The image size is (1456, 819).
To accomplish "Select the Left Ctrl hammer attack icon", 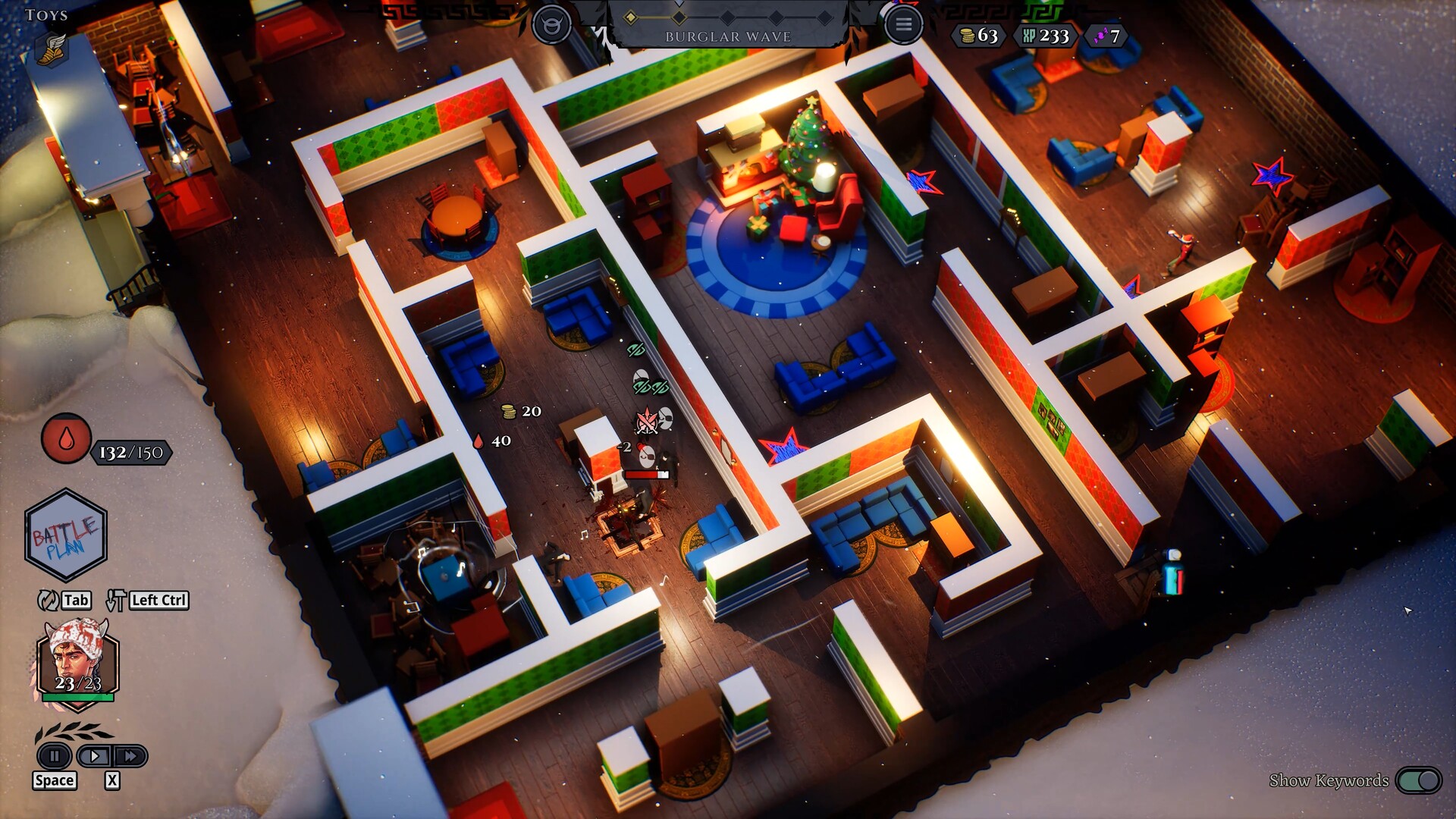I will point(115,600).
